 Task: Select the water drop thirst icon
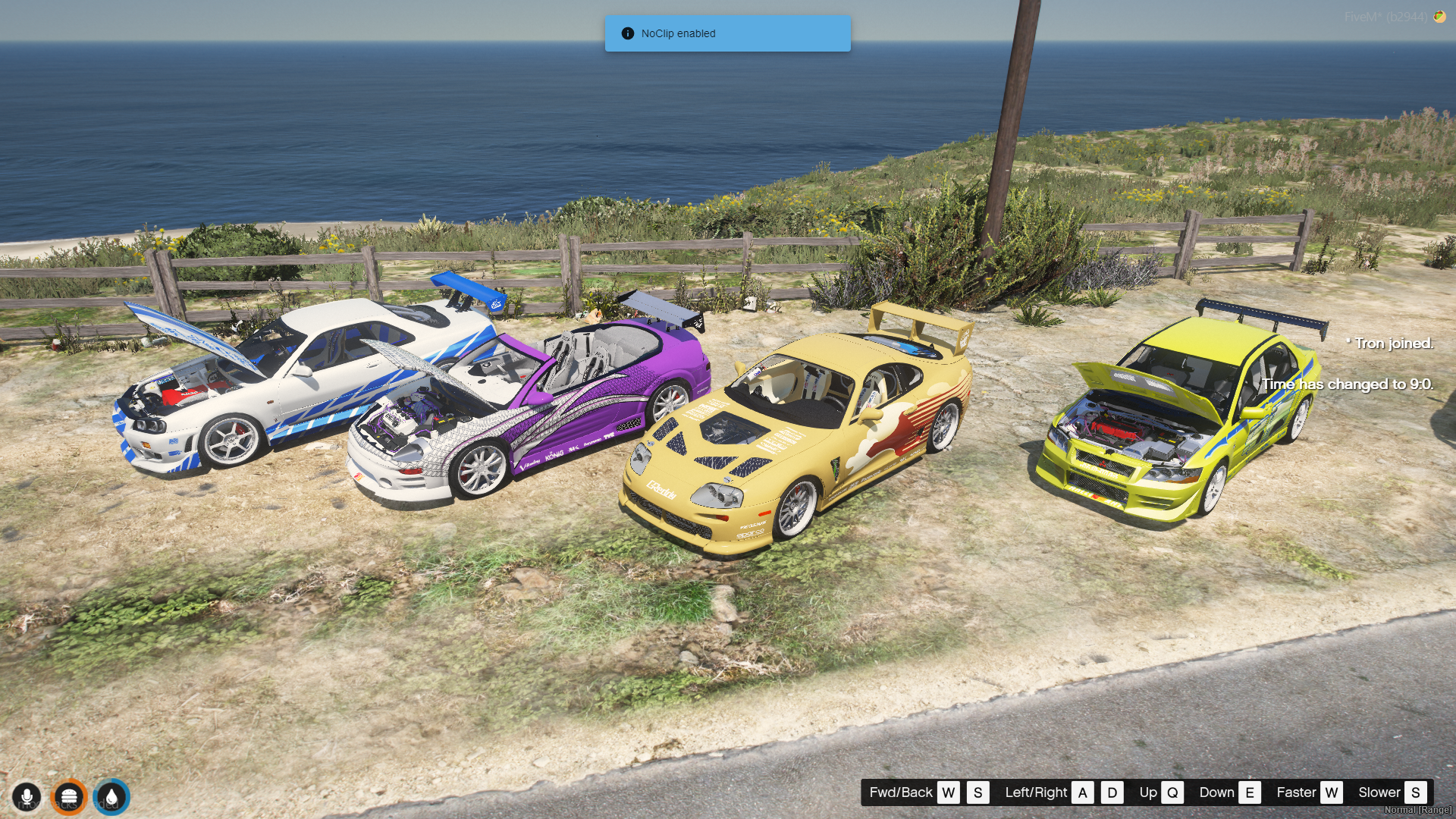tap(111, 797)
